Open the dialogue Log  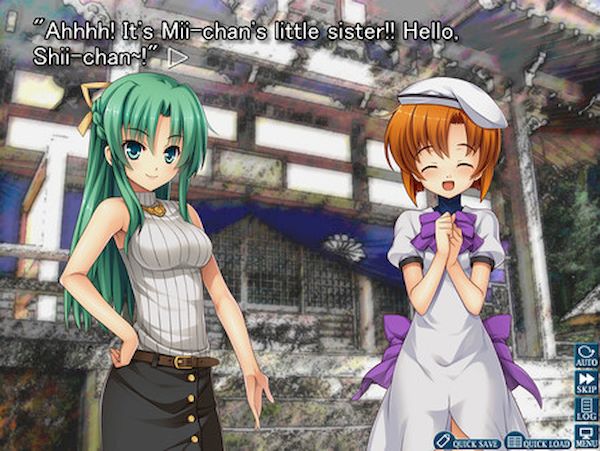[x=587, y=409]
